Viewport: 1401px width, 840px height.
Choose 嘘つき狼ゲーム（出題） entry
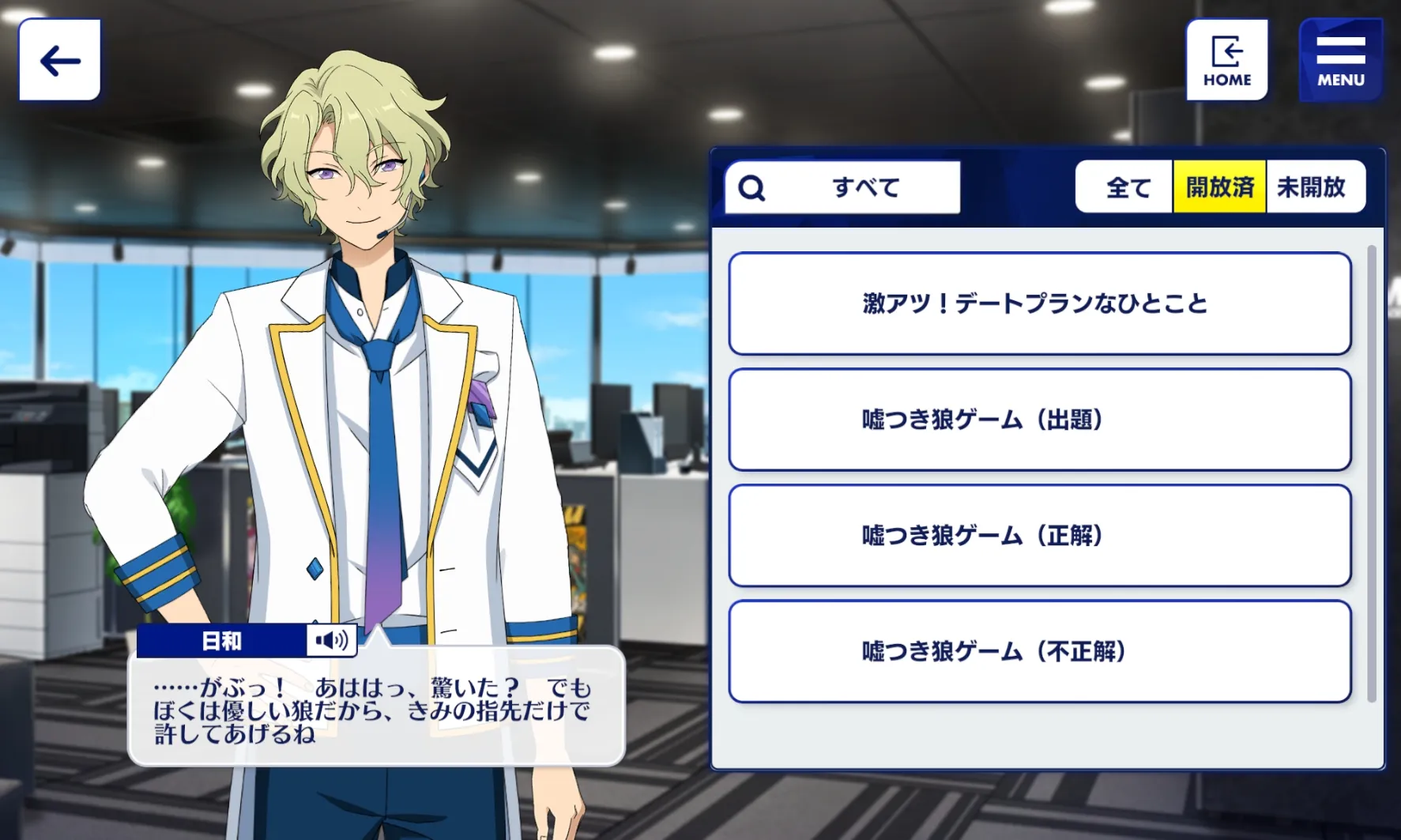(1039, 420)
